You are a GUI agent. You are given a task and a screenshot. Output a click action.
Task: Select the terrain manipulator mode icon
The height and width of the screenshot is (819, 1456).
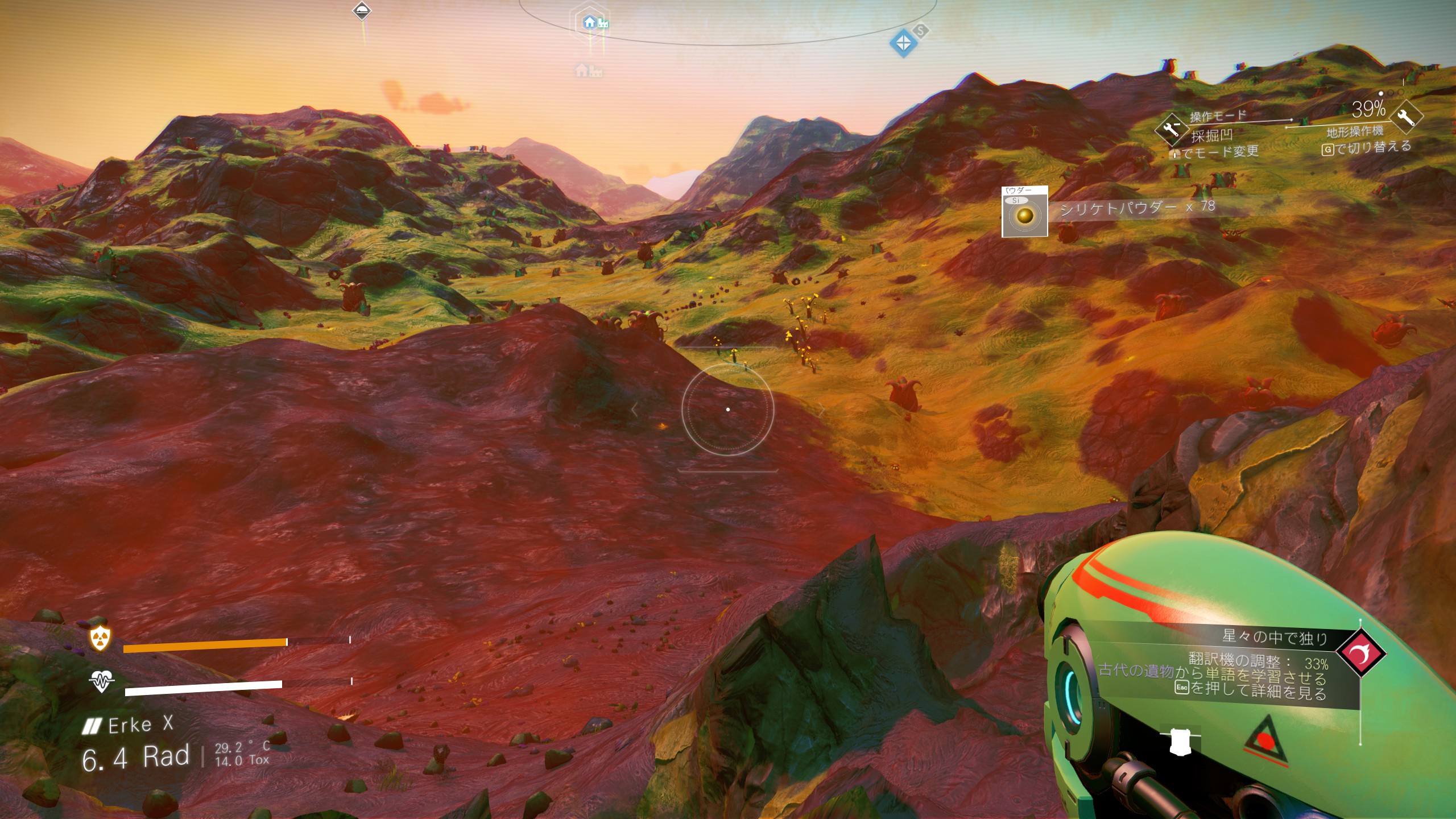coord(1172,129)
